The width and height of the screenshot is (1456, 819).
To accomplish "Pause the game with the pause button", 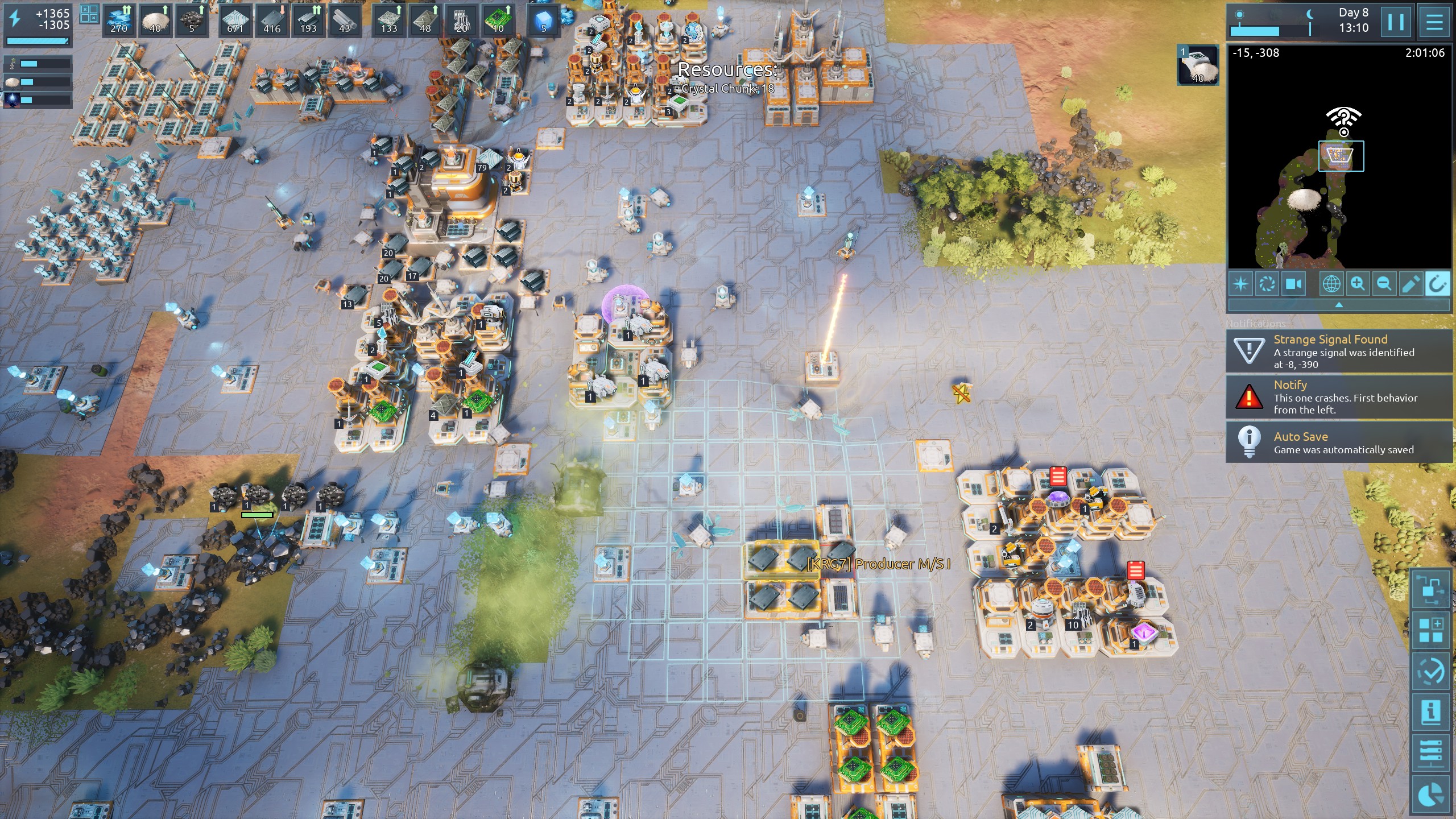I will [1396, 22].
